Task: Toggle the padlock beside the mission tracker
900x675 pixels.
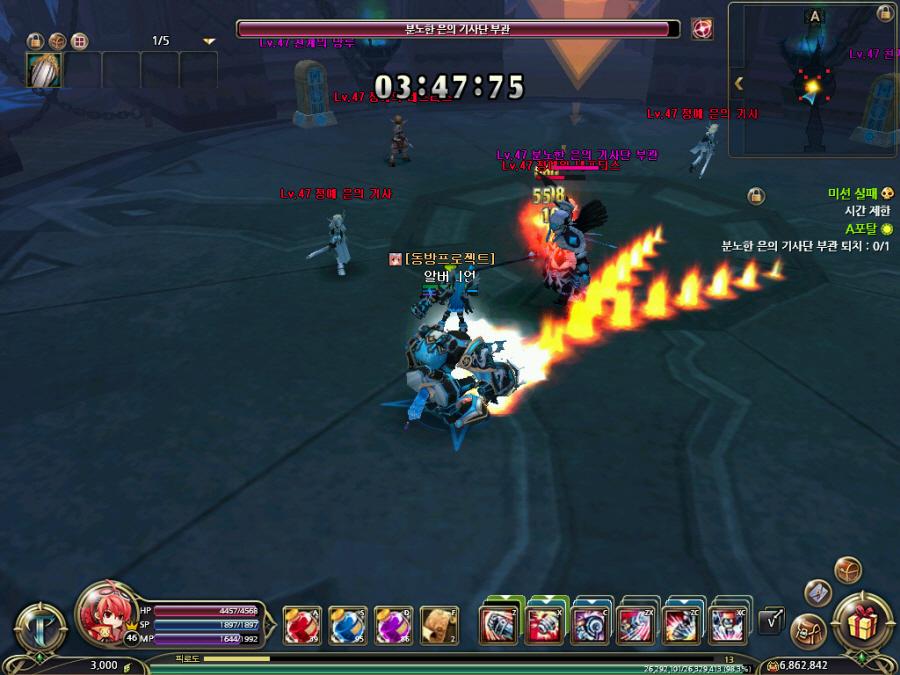Action: click(756, 196)
